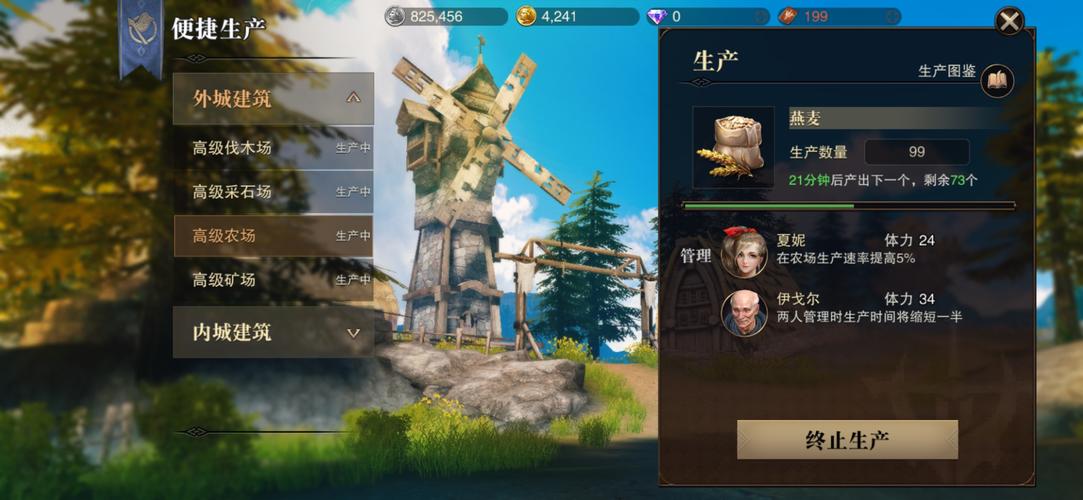Screen dimensions: 1083x500
Task: Stop production with 终止生产 button
Action: (847, 440)
